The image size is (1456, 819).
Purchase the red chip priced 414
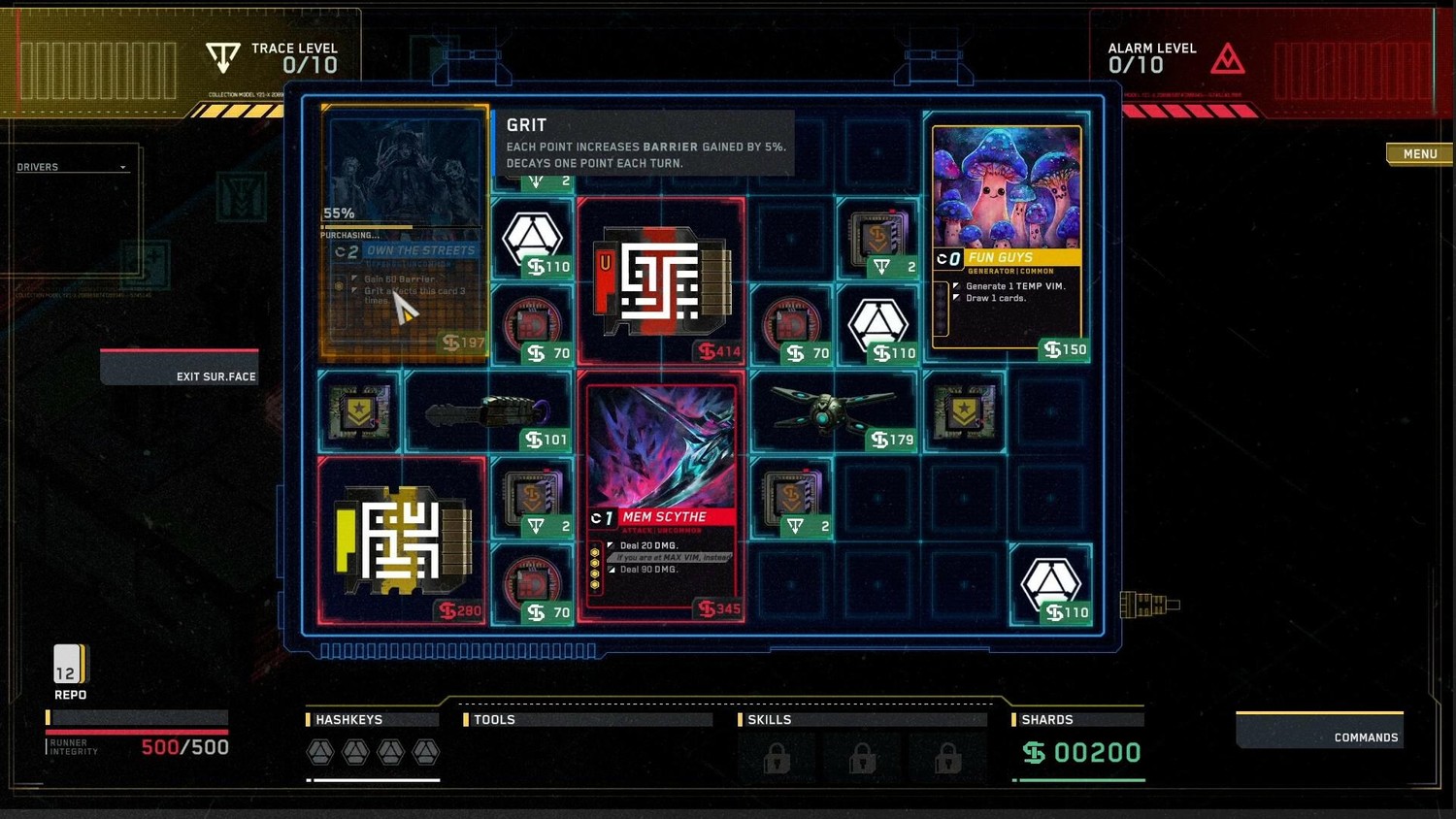662,280
